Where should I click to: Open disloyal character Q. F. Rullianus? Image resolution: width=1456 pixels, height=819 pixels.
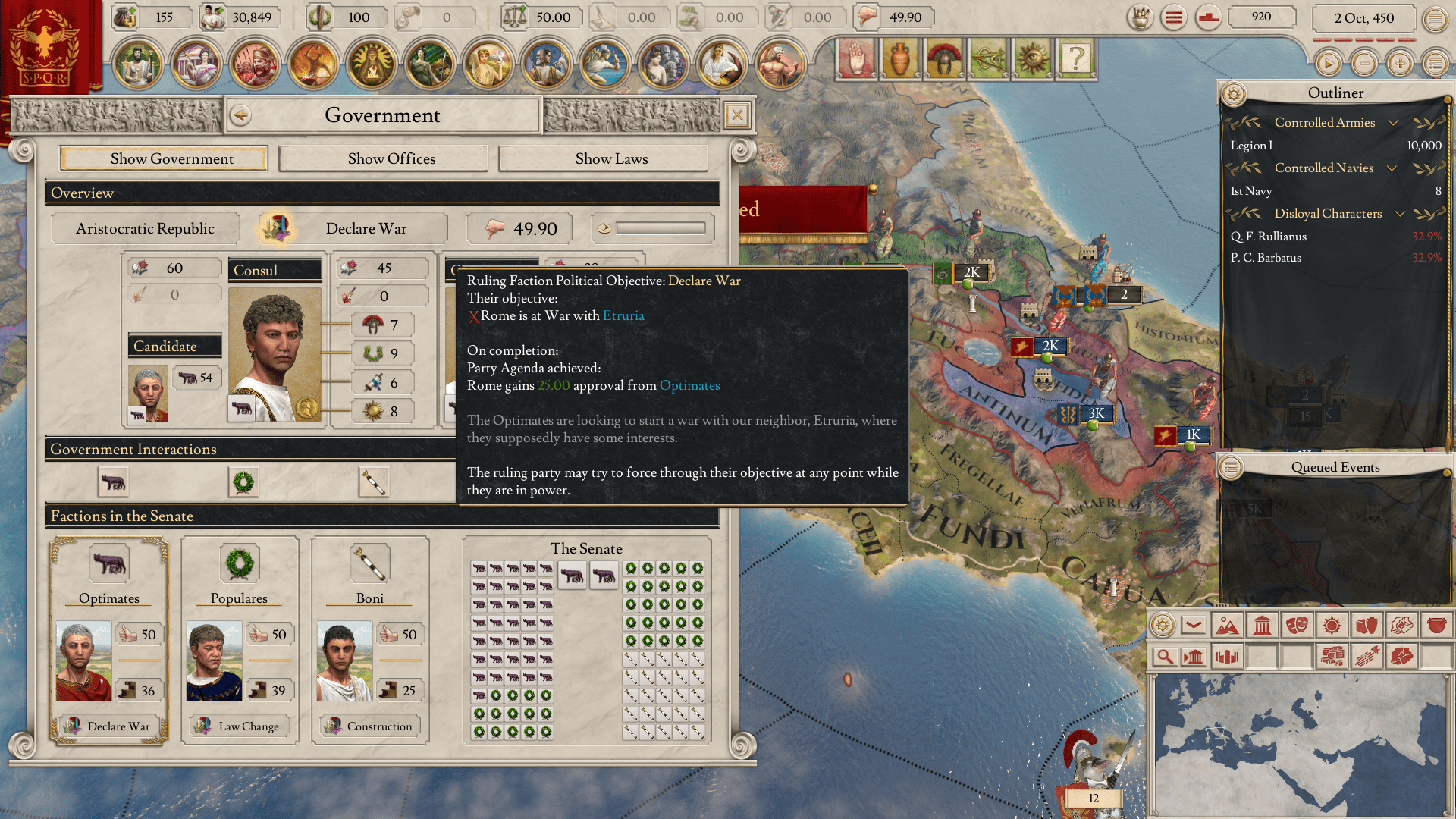tap(1268, 237)
